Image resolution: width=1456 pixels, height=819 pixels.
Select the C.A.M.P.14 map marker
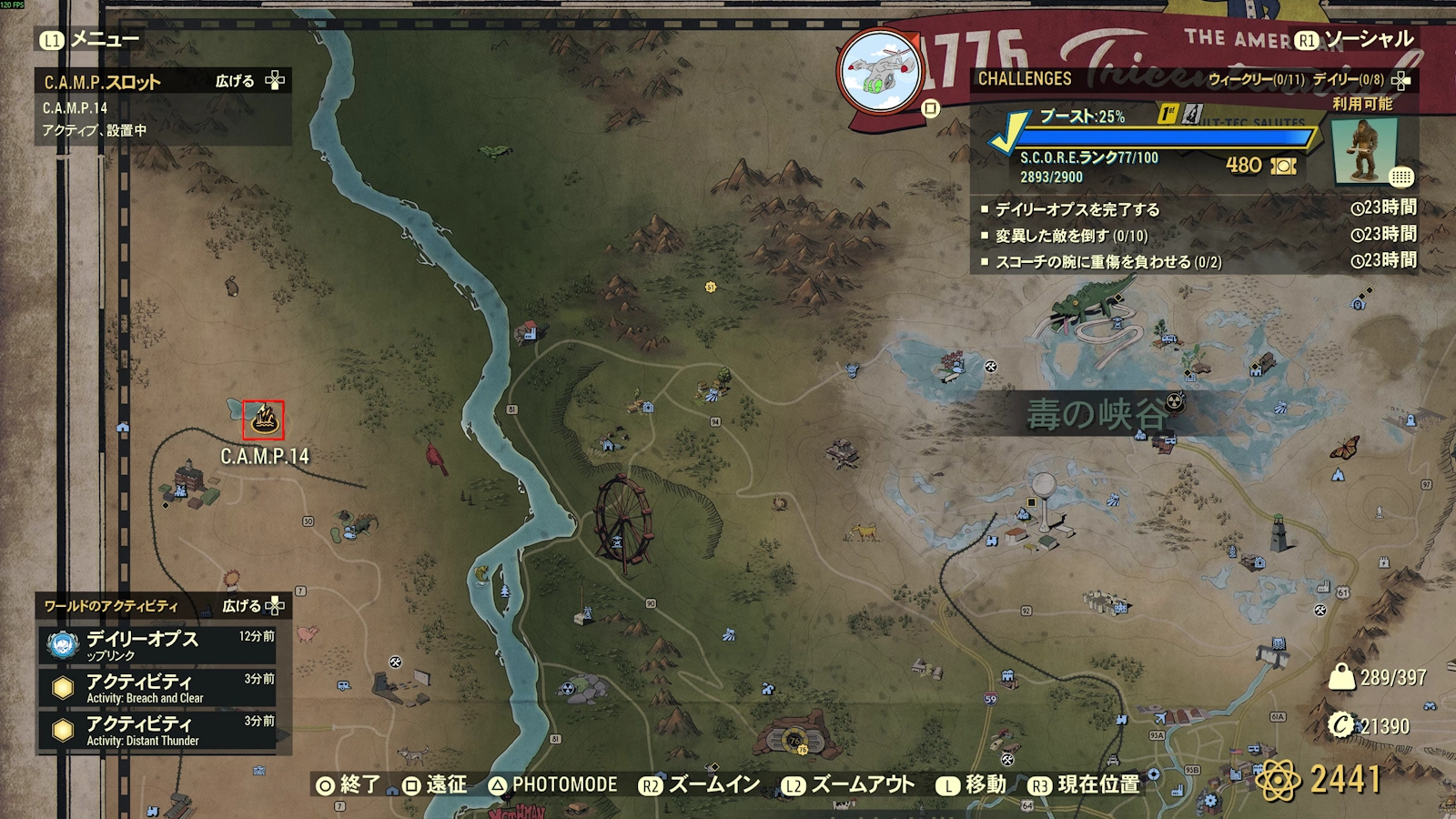(x=264, y=420)
